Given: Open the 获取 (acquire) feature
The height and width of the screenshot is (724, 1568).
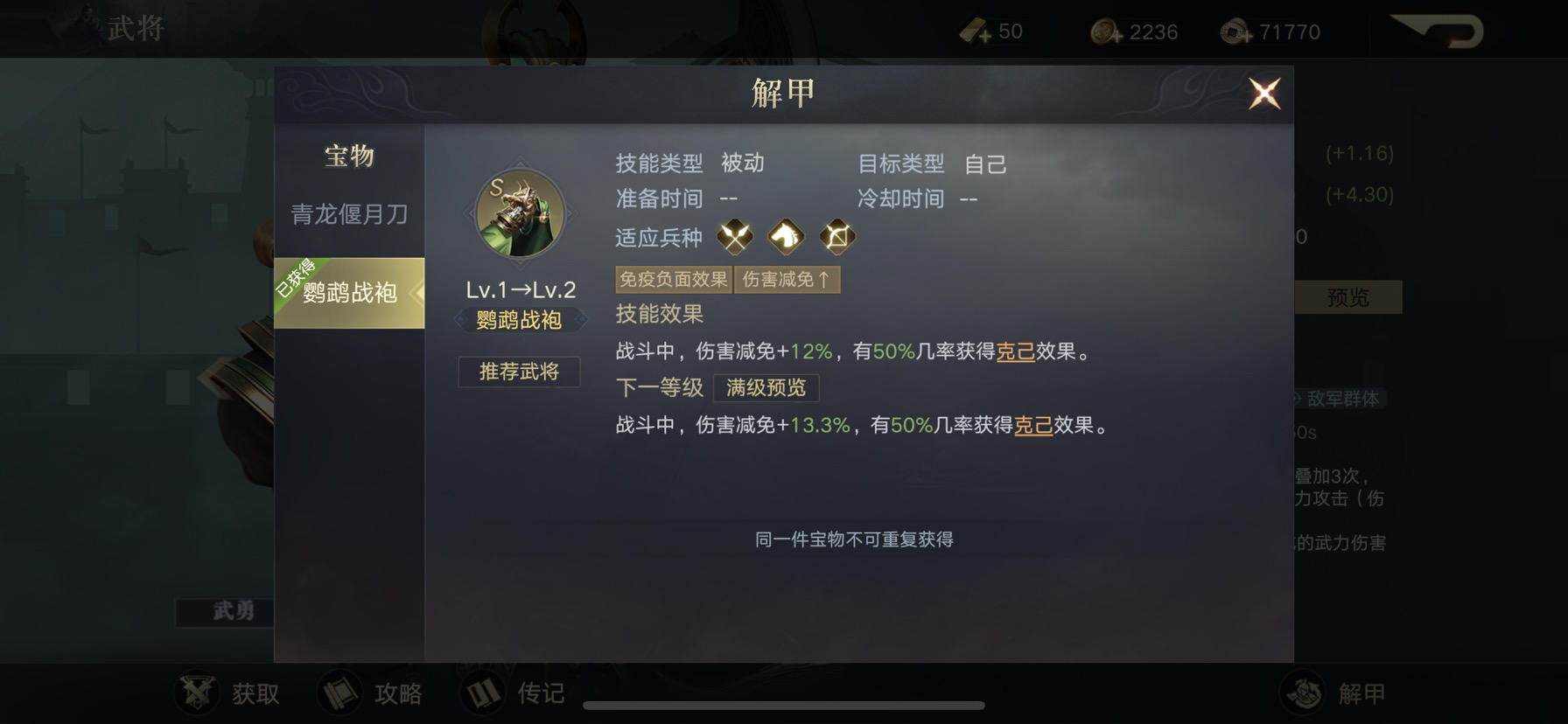Looking at the screenshot, I should (231, 693).
